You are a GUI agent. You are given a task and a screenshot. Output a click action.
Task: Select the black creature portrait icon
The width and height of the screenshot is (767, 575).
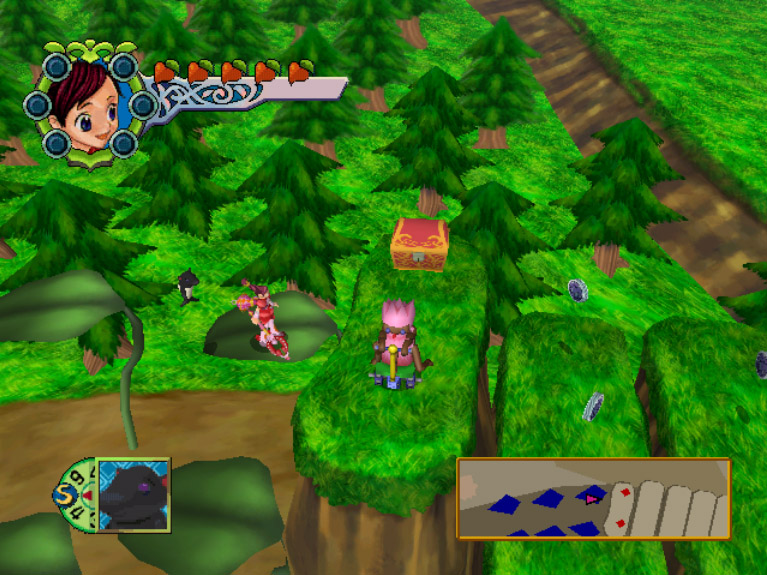point(133,494)
